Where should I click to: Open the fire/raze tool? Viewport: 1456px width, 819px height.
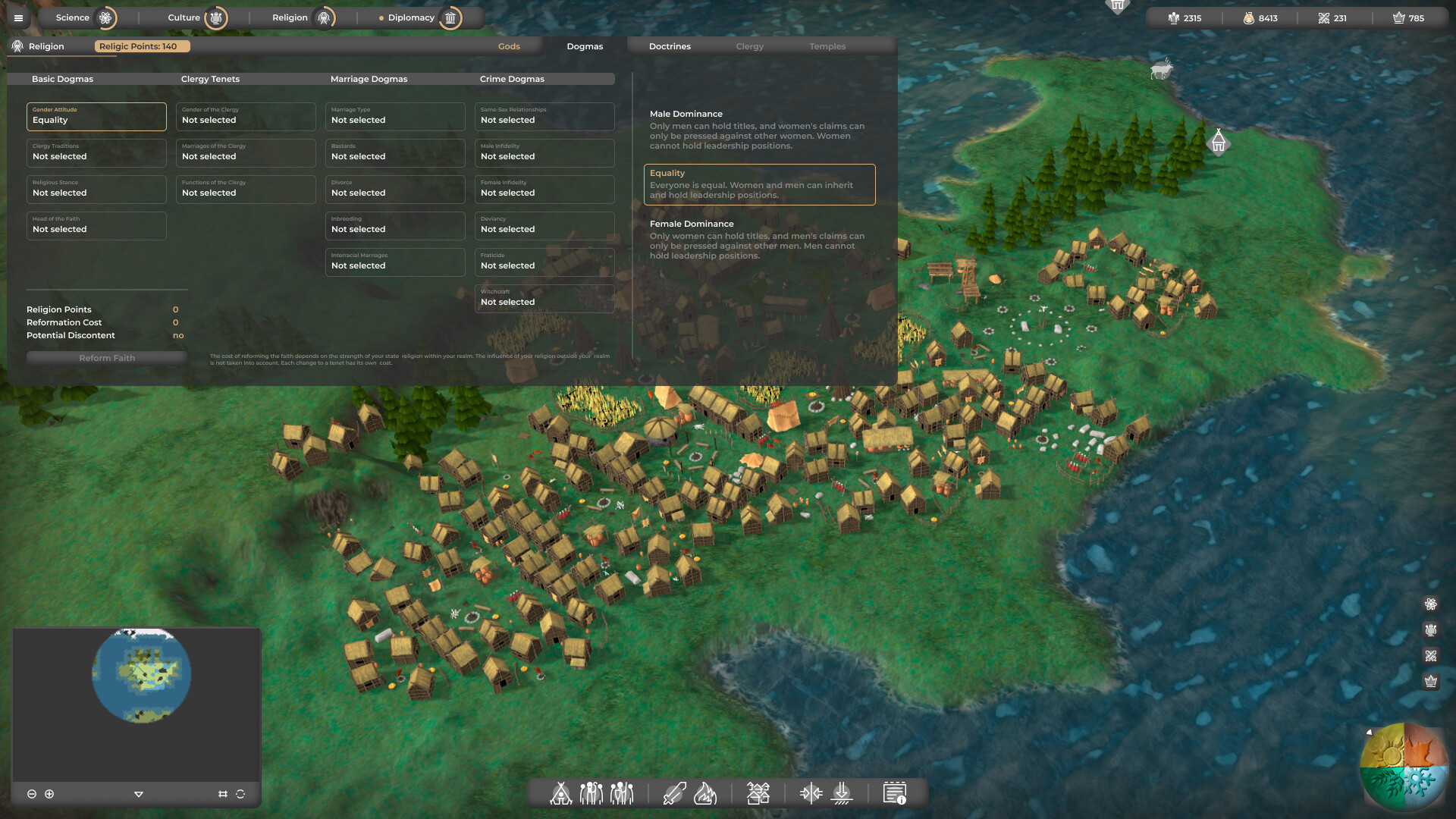tap(706, 793)
